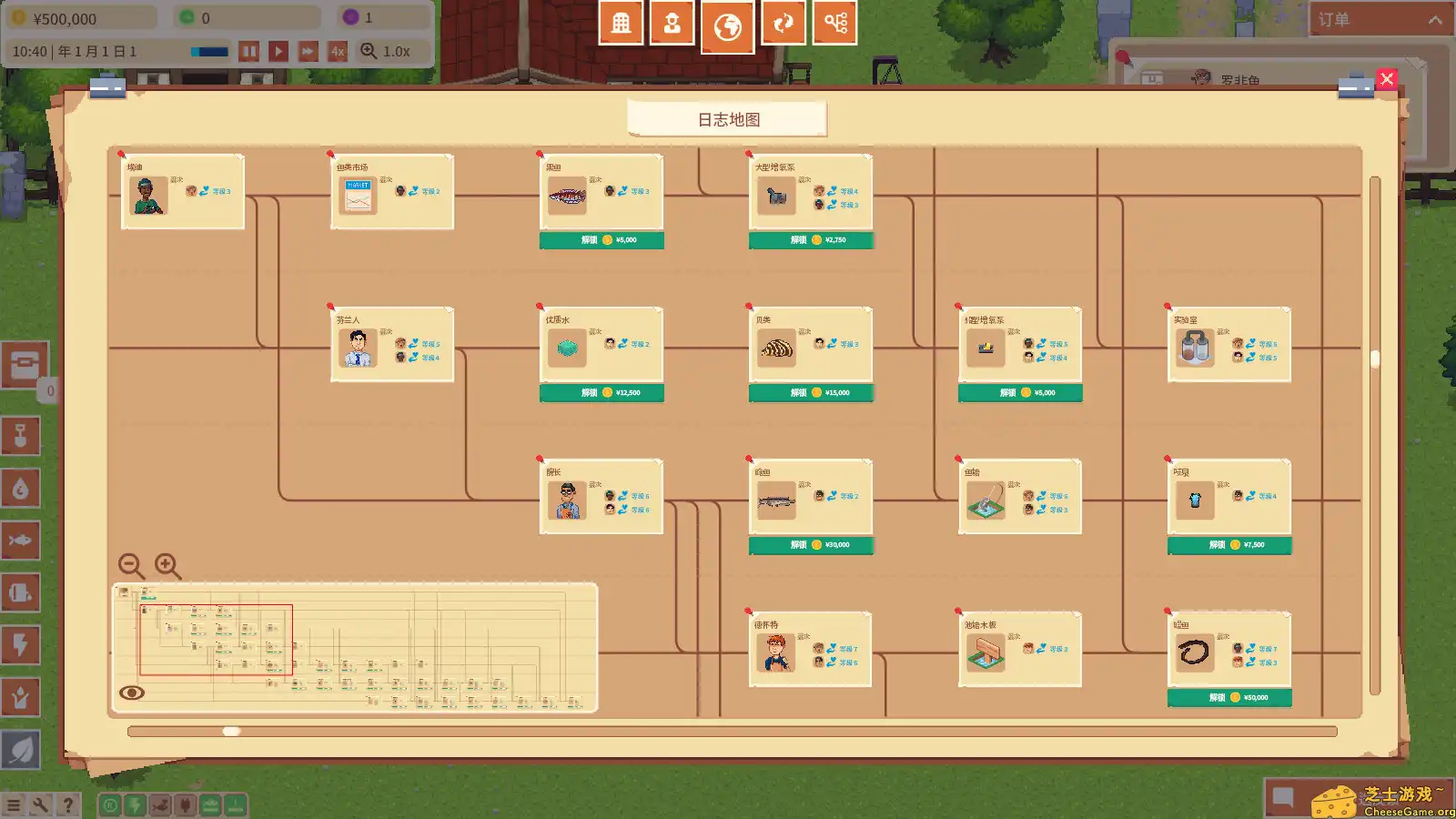The image size is (1456, 819).
Task: Click the lightning power icon in the sidebar
Action: point(22,645)
